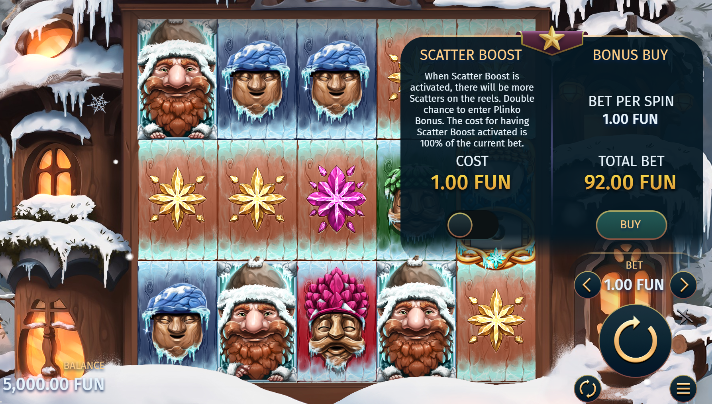The width and height of the screenshot is (712, 404).
Task: Toggle the Scatter Boost switch
Action: coord(473,225)
